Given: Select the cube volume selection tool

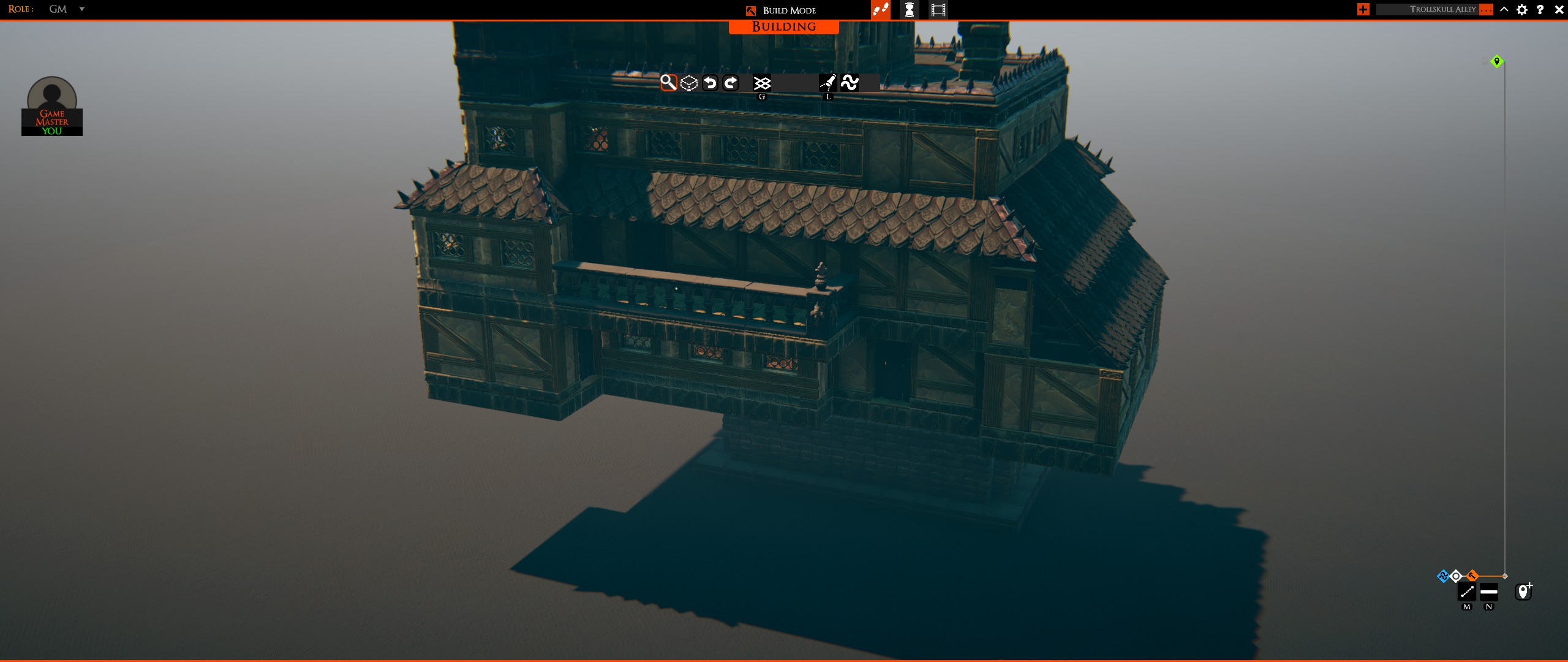Looking at the screenshot, I should tap(688, 82).
